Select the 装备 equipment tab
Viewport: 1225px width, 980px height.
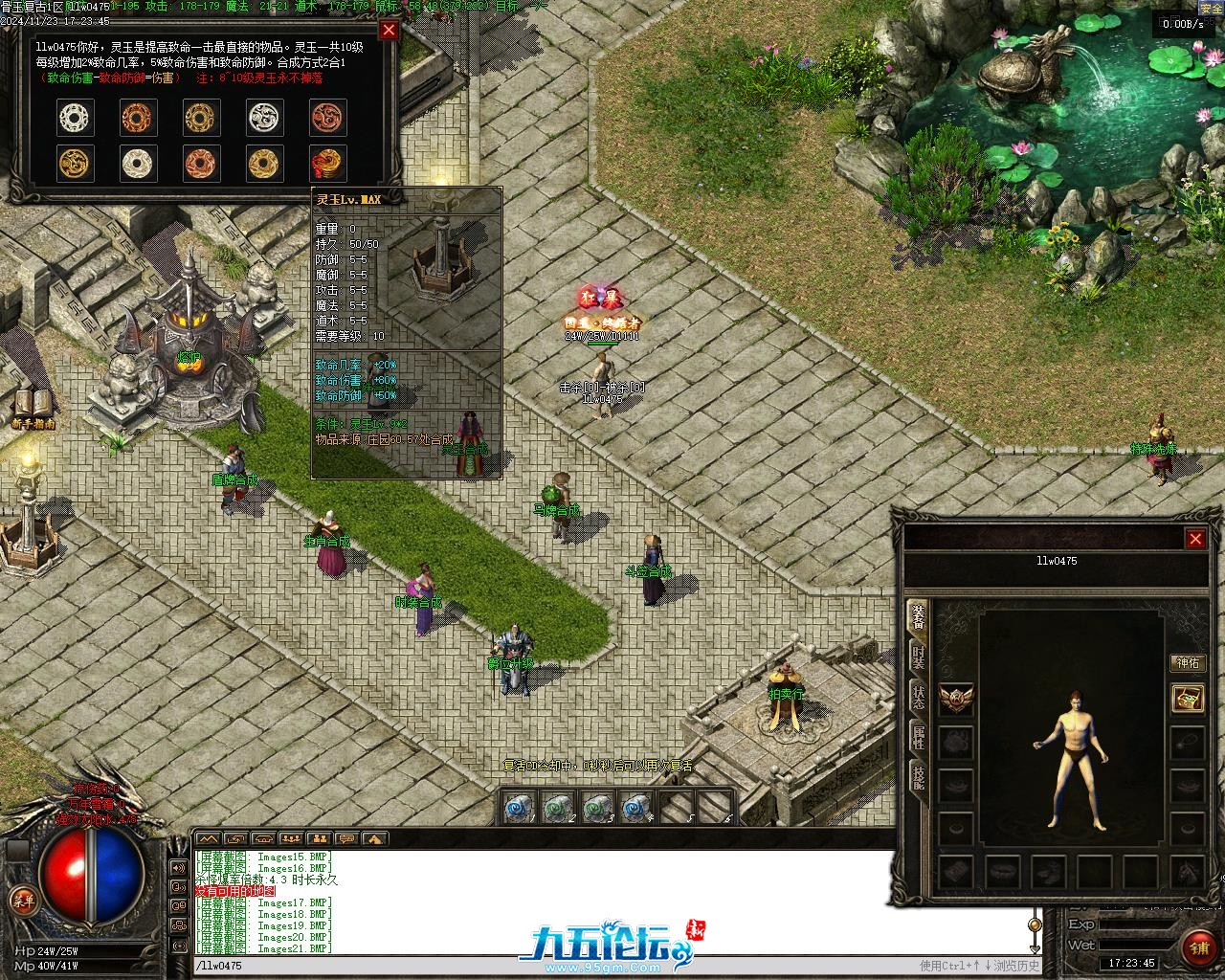(x=918, y=617)
